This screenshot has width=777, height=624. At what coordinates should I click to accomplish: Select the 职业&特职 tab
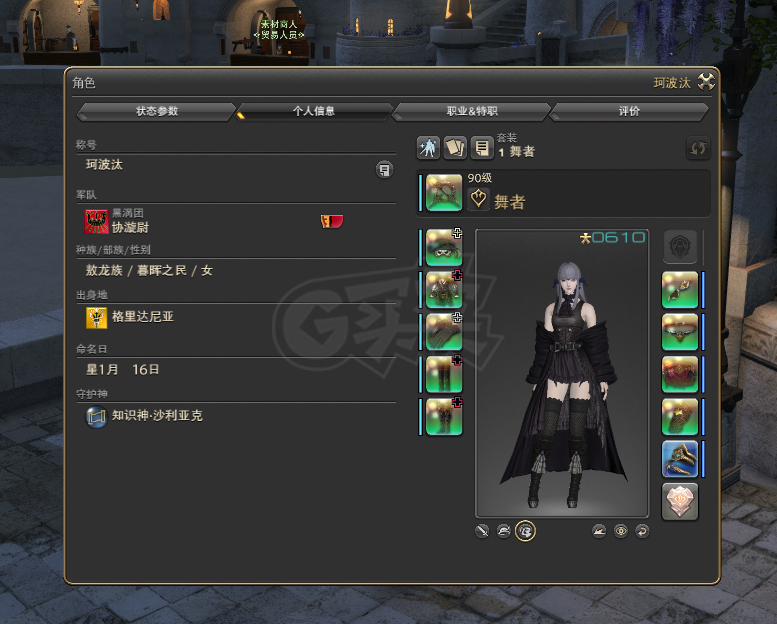pos(471,111)
